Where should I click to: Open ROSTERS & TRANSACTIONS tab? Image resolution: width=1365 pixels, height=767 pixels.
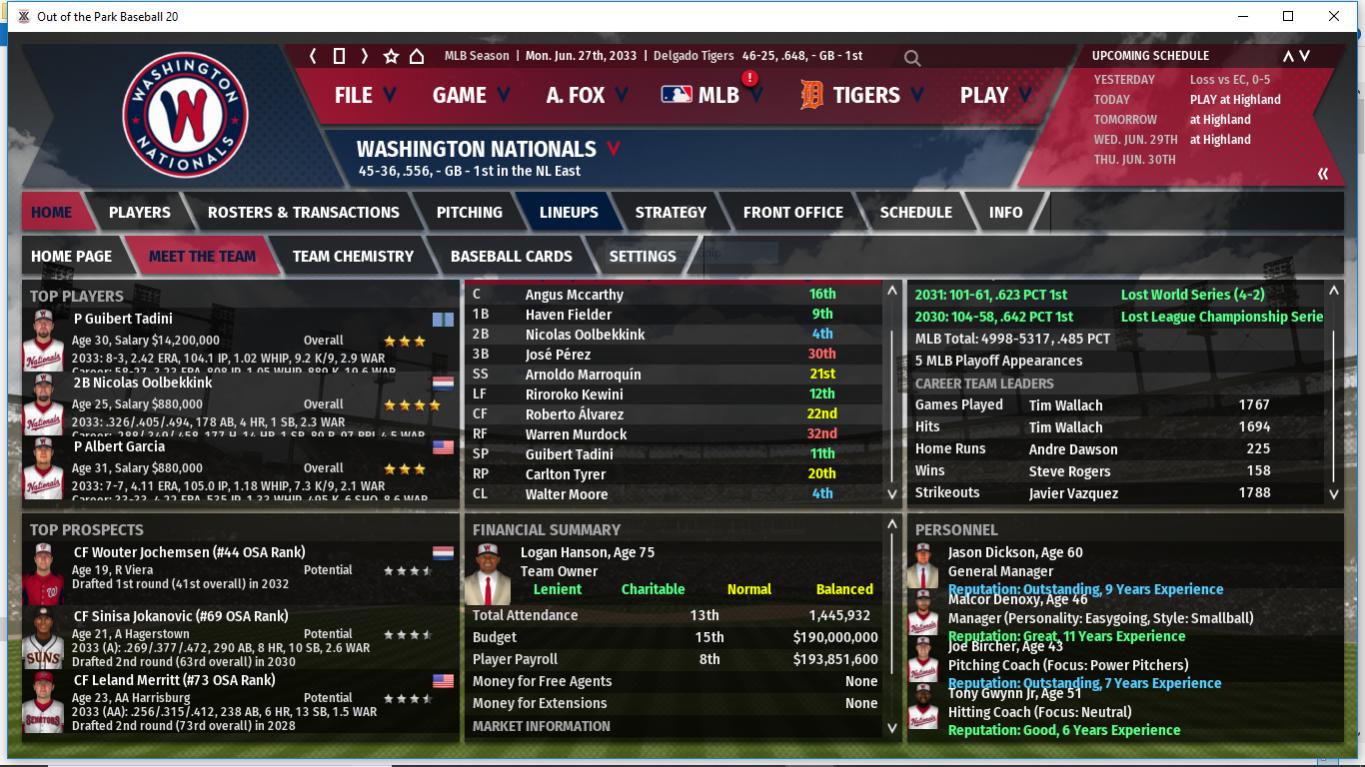tap(303, 212)
